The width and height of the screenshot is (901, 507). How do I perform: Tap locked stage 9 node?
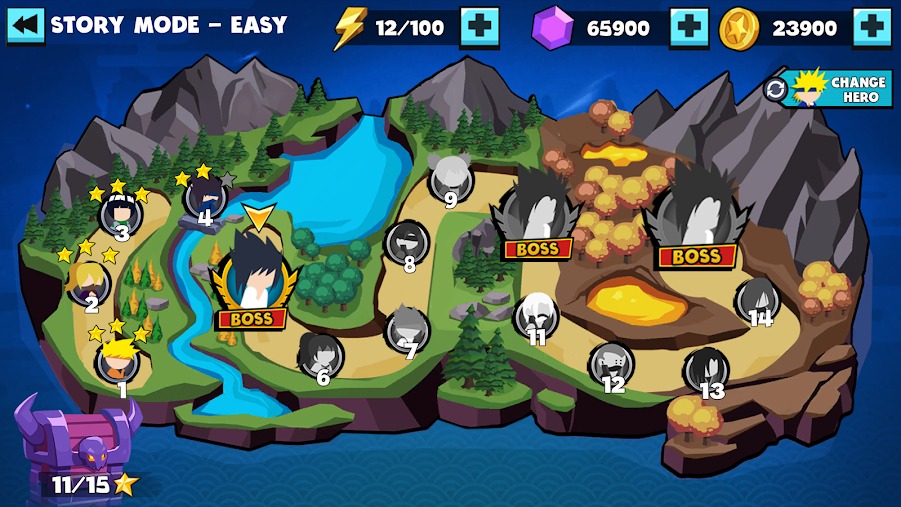pos(450,179)
